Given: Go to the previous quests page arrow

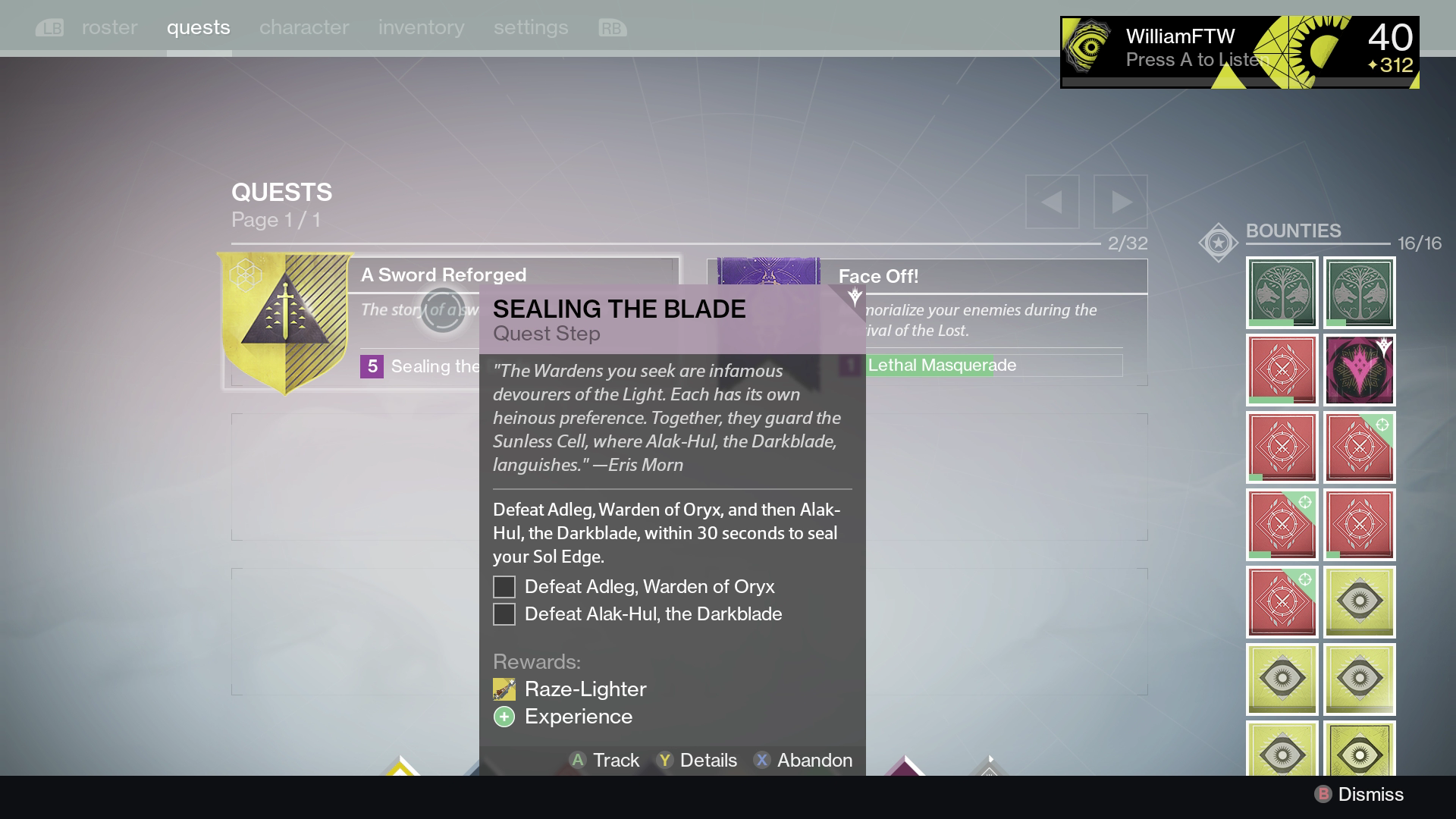Looking at the screenshot, I should [x=1052, y=202].
